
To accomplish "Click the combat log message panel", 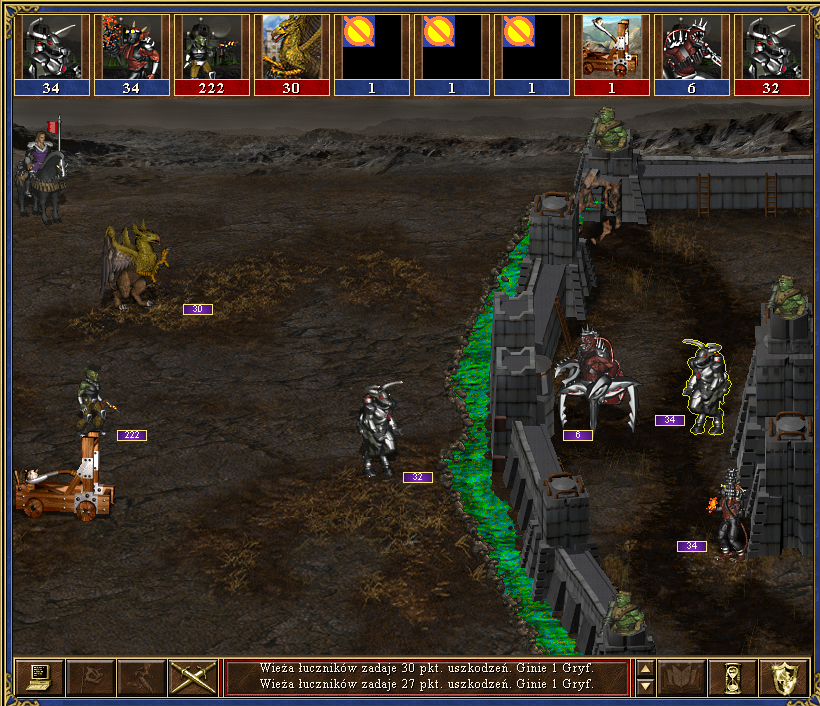I will (427, 677).
